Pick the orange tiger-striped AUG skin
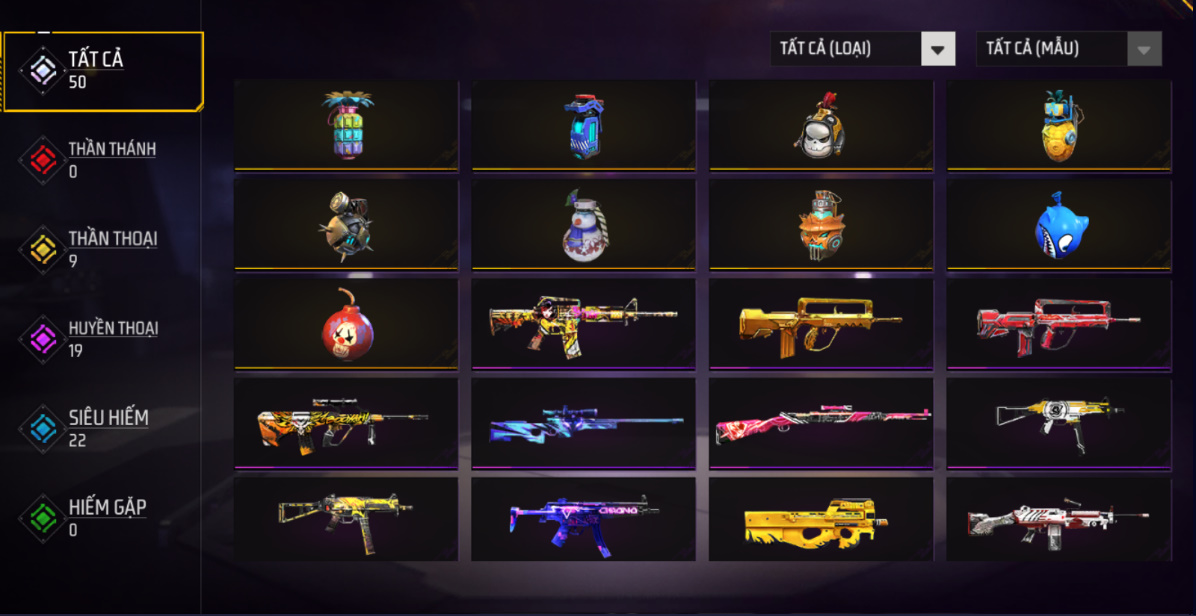Screen dimensions: 1196x616 pyautogui.click(x=347, y=423)
